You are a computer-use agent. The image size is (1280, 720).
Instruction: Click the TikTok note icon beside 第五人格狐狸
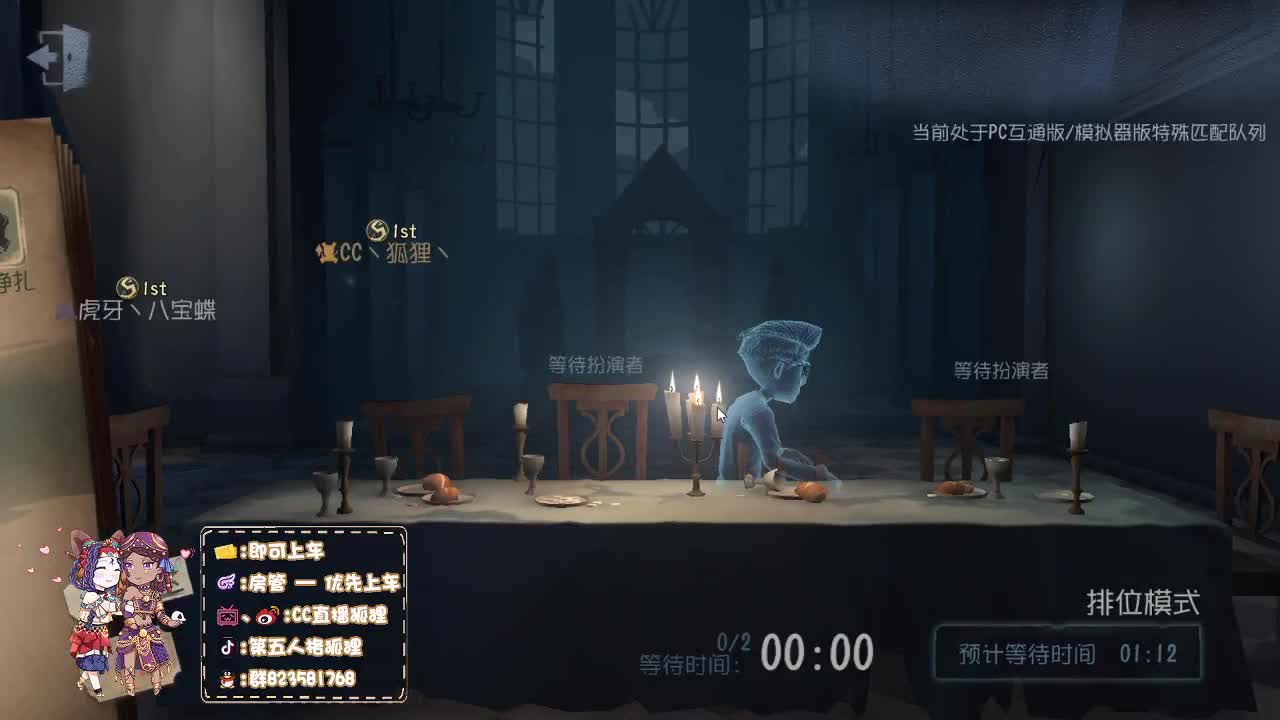(226, 647)
